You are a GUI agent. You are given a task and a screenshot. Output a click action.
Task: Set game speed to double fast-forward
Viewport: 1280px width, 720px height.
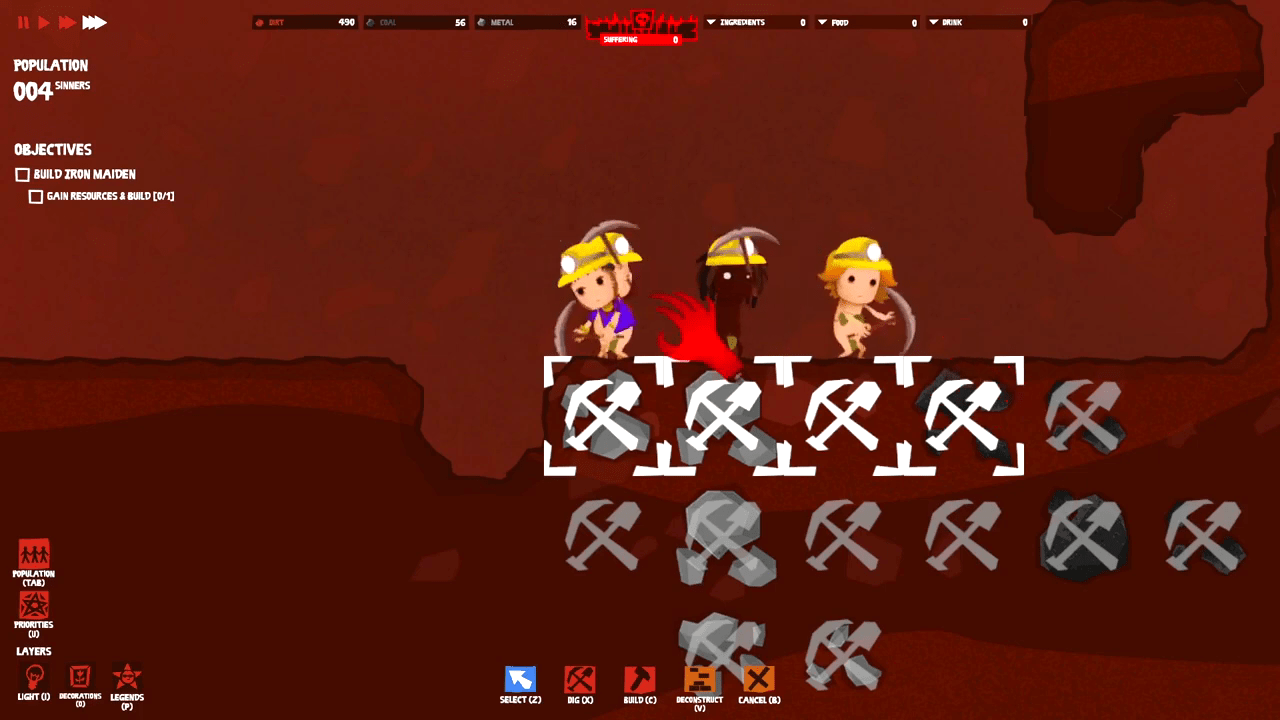pos(67,22)
